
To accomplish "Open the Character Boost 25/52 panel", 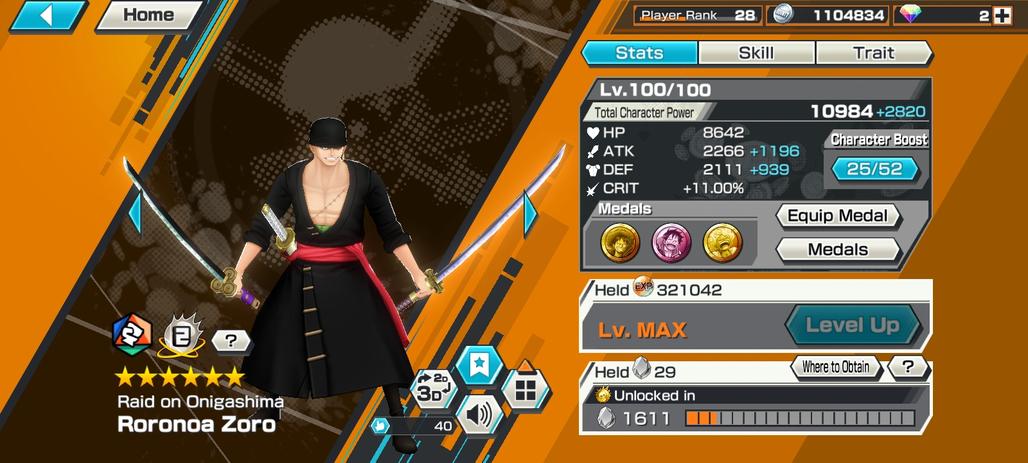I will click(874, 169).
